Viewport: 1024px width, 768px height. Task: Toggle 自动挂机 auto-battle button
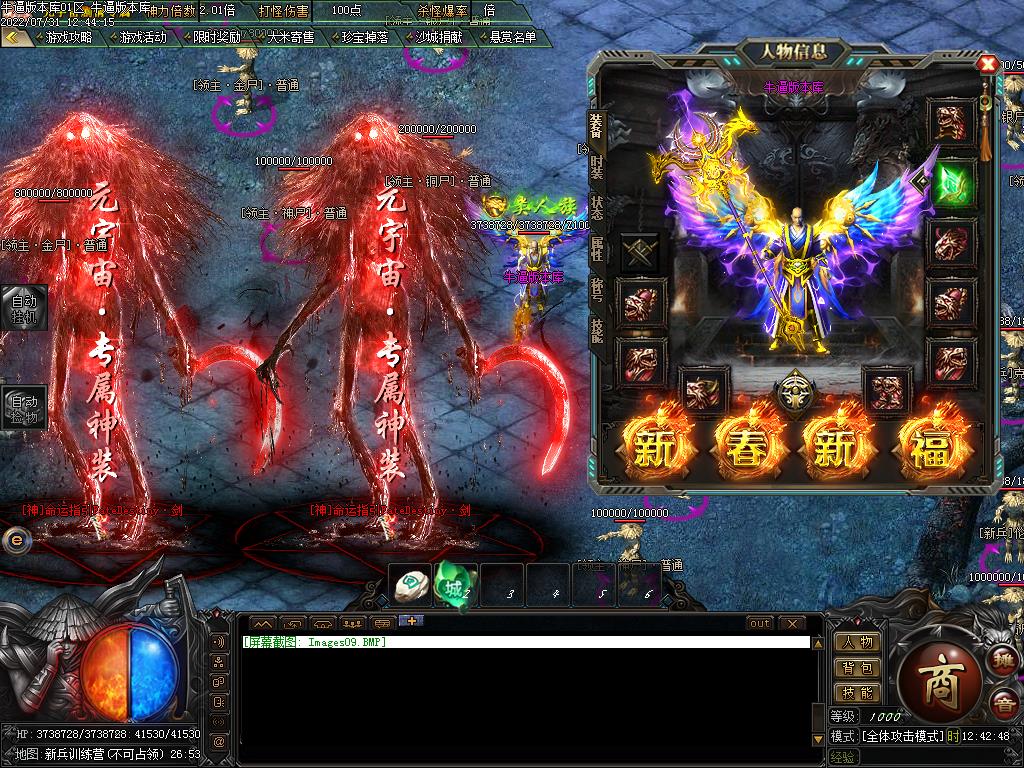(23, 307)
